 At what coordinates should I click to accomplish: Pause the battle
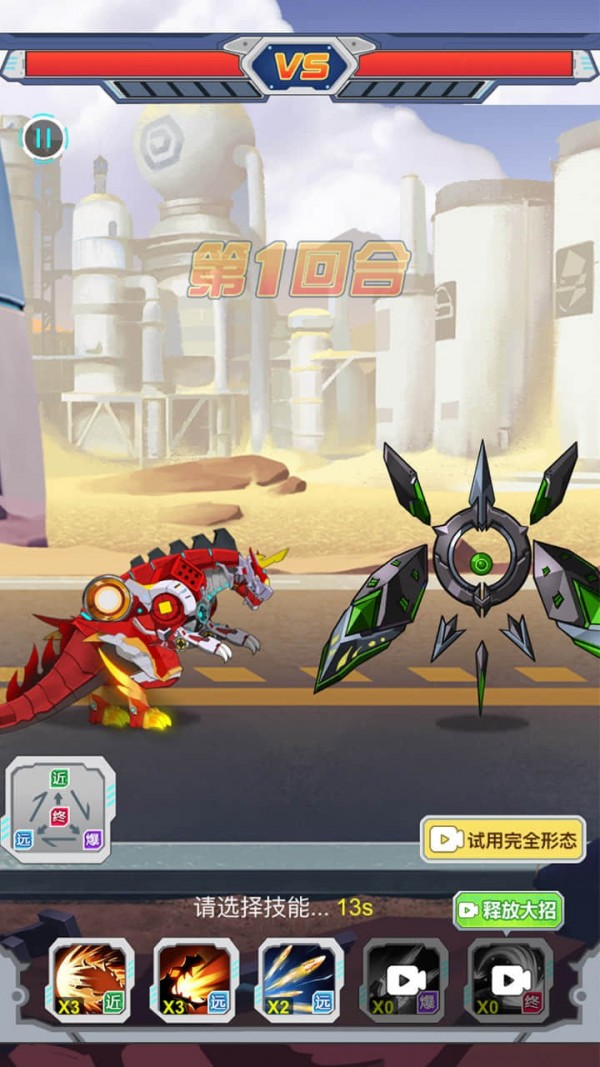43,138
